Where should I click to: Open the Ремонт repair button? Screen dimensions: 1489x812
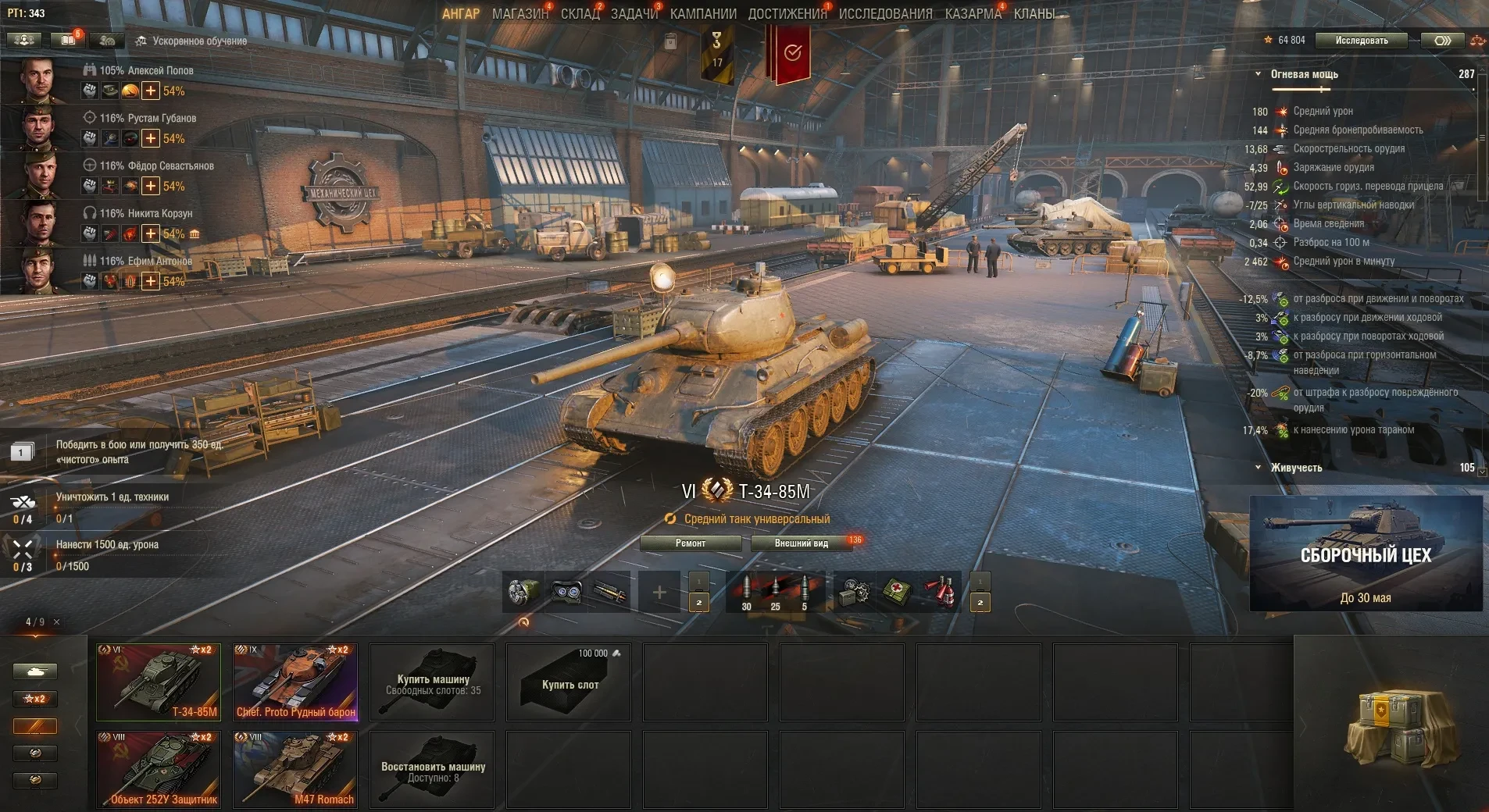tap(690, 543)
